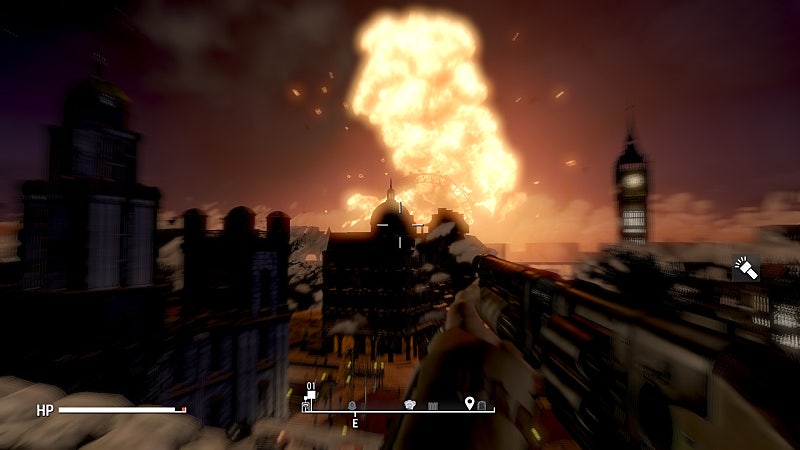Select the location pin marker on the compass
The height and width of the screenshot is (450, 800).
tap(469, 403)
